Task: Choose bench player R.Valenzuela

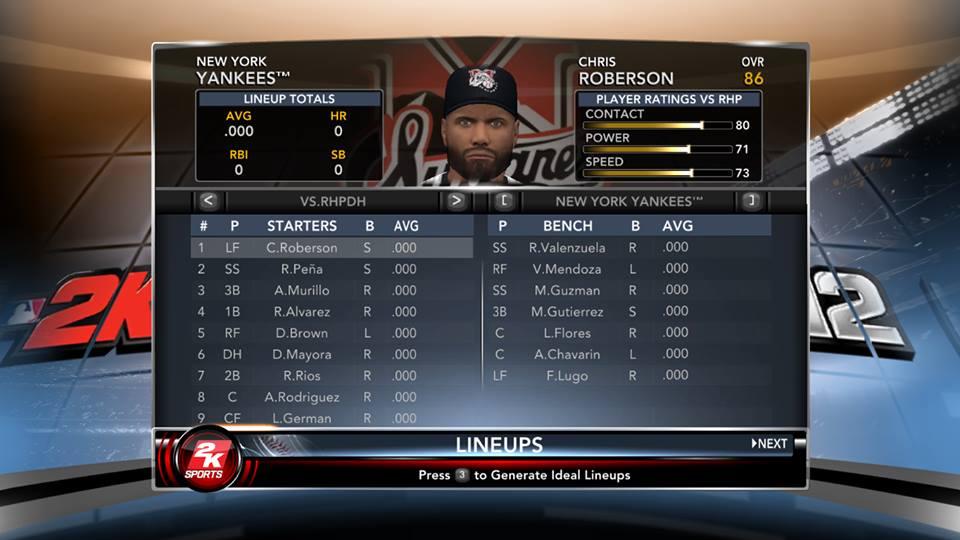Action: coord(565,247)
